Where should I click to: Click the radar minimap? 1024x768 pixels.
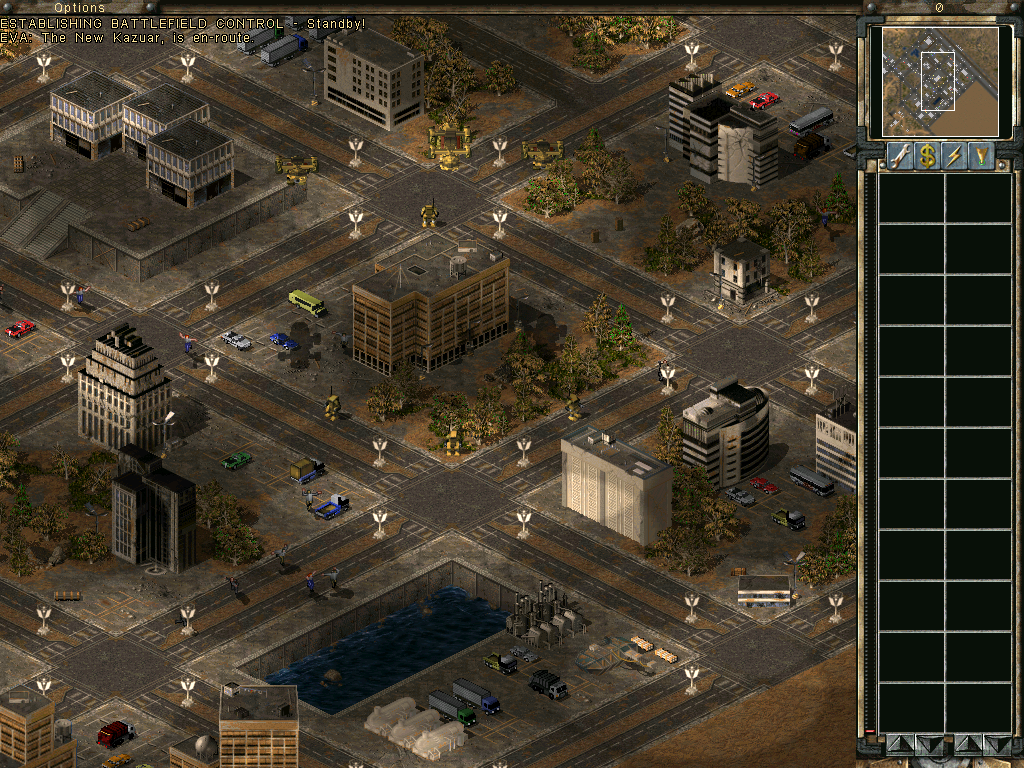934,81
